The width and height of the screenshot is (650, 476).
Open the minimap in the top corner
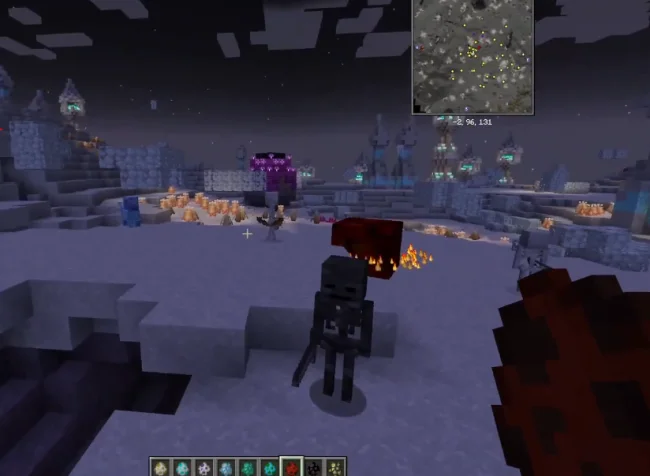point(472,56)
